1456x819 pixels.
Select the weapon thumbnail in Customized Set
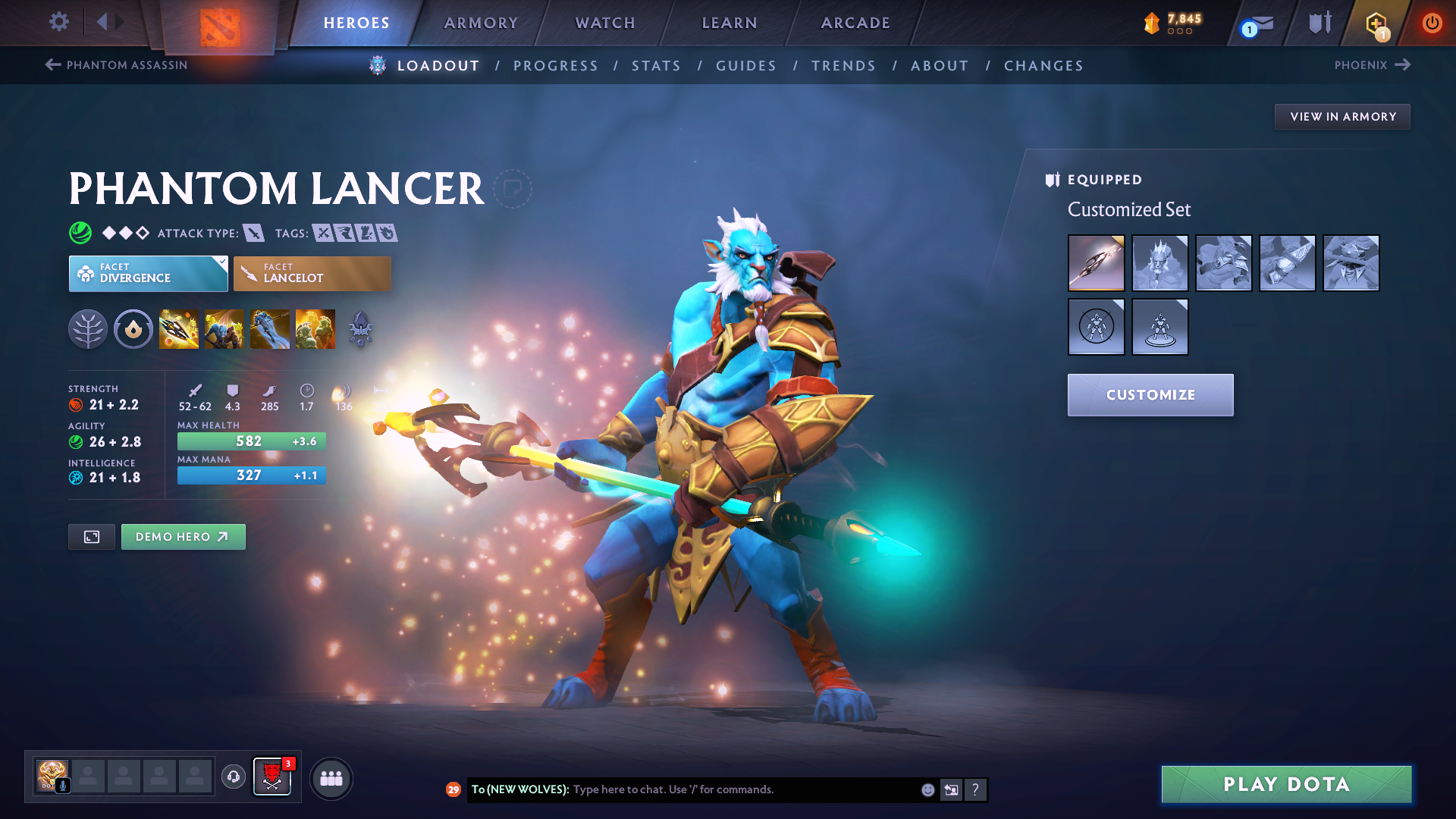[x=1097, y=263]
